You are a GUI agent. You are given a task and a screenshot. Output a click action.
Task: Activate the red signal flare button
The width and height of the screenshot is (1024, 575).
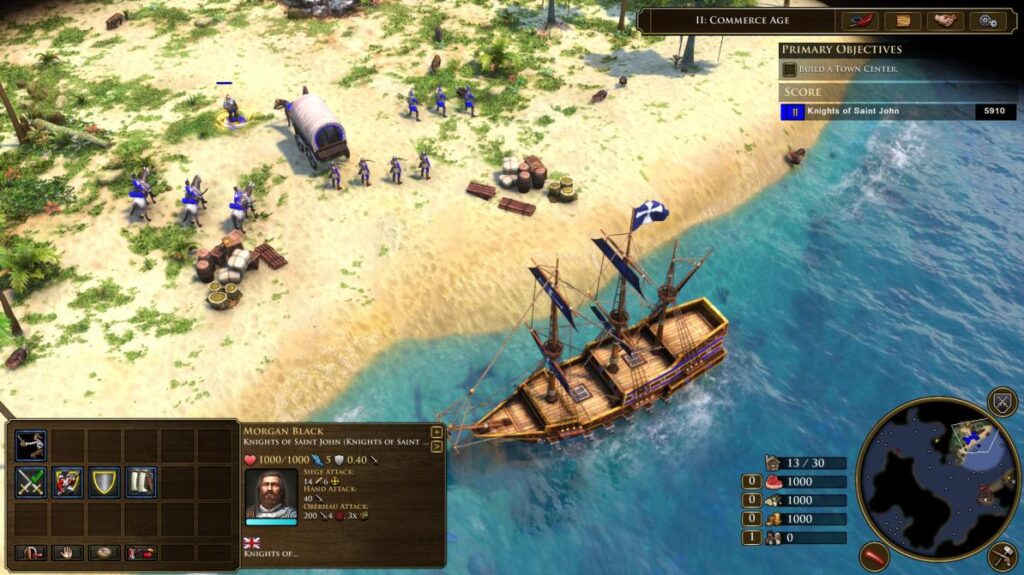tap(875, 556)
